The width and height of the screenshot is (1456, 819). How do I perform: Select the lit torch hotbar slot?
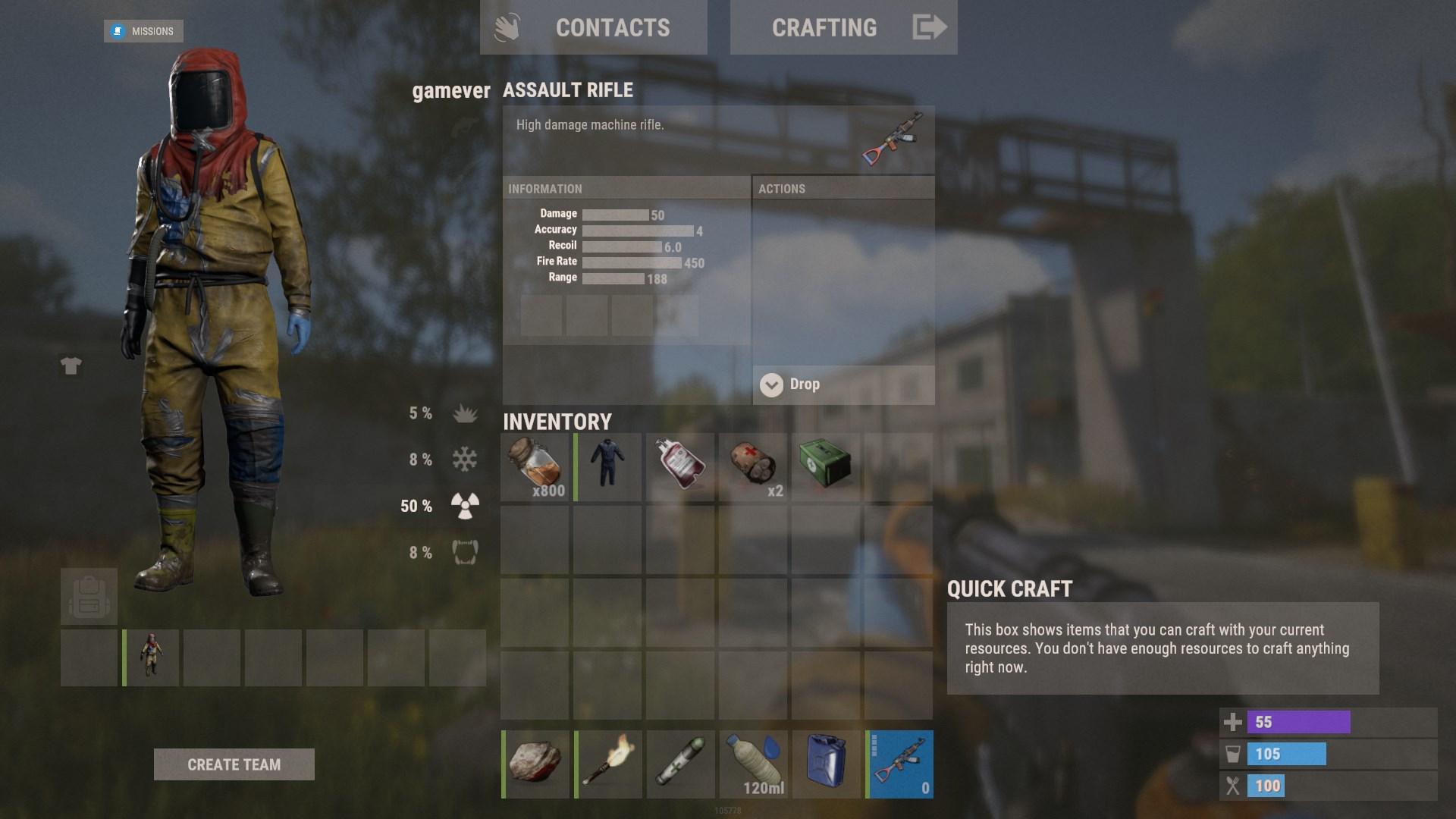pos(607,764)
